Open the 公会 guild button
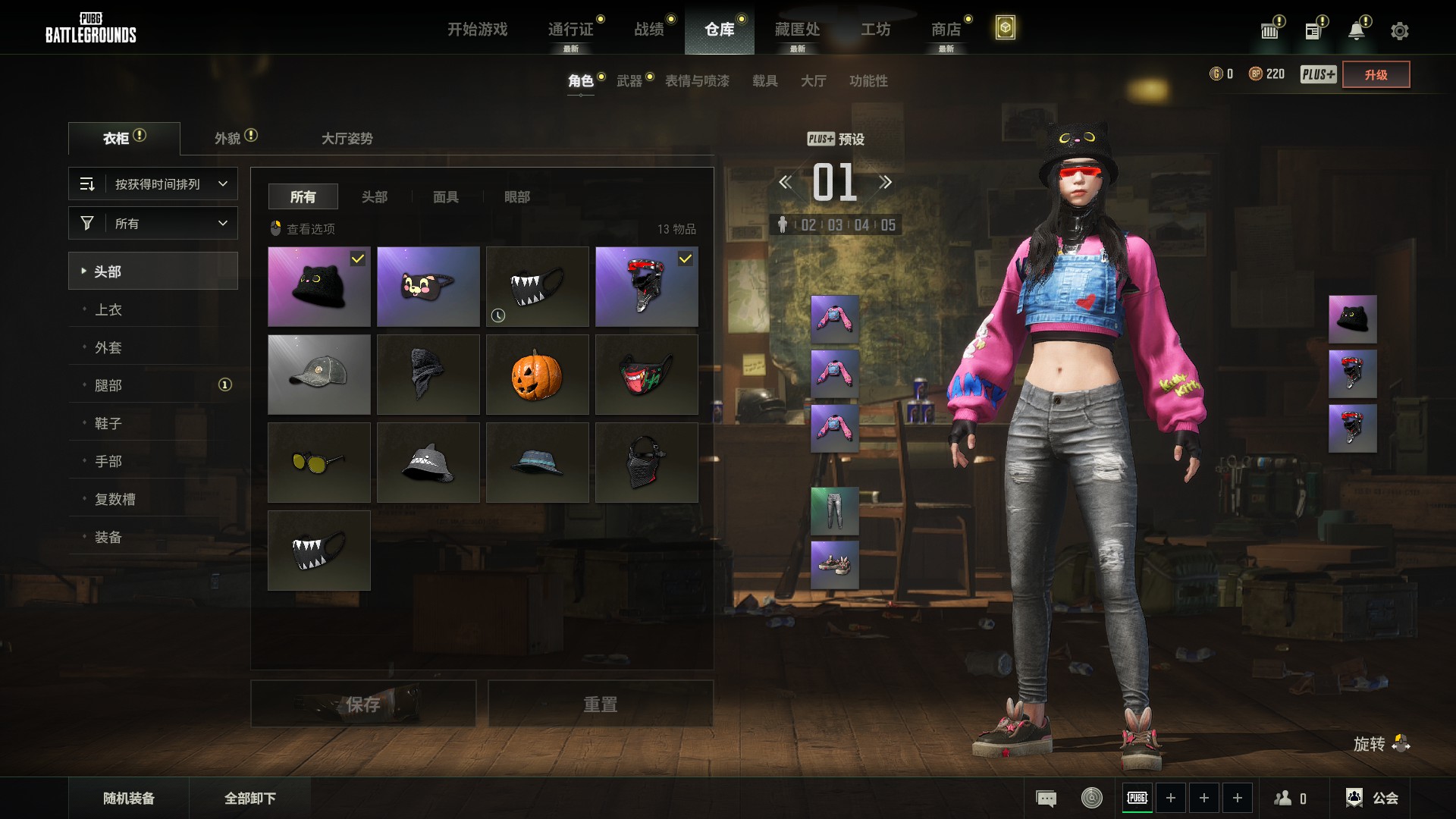1456x819 pixels. [x=1373, y=798]
